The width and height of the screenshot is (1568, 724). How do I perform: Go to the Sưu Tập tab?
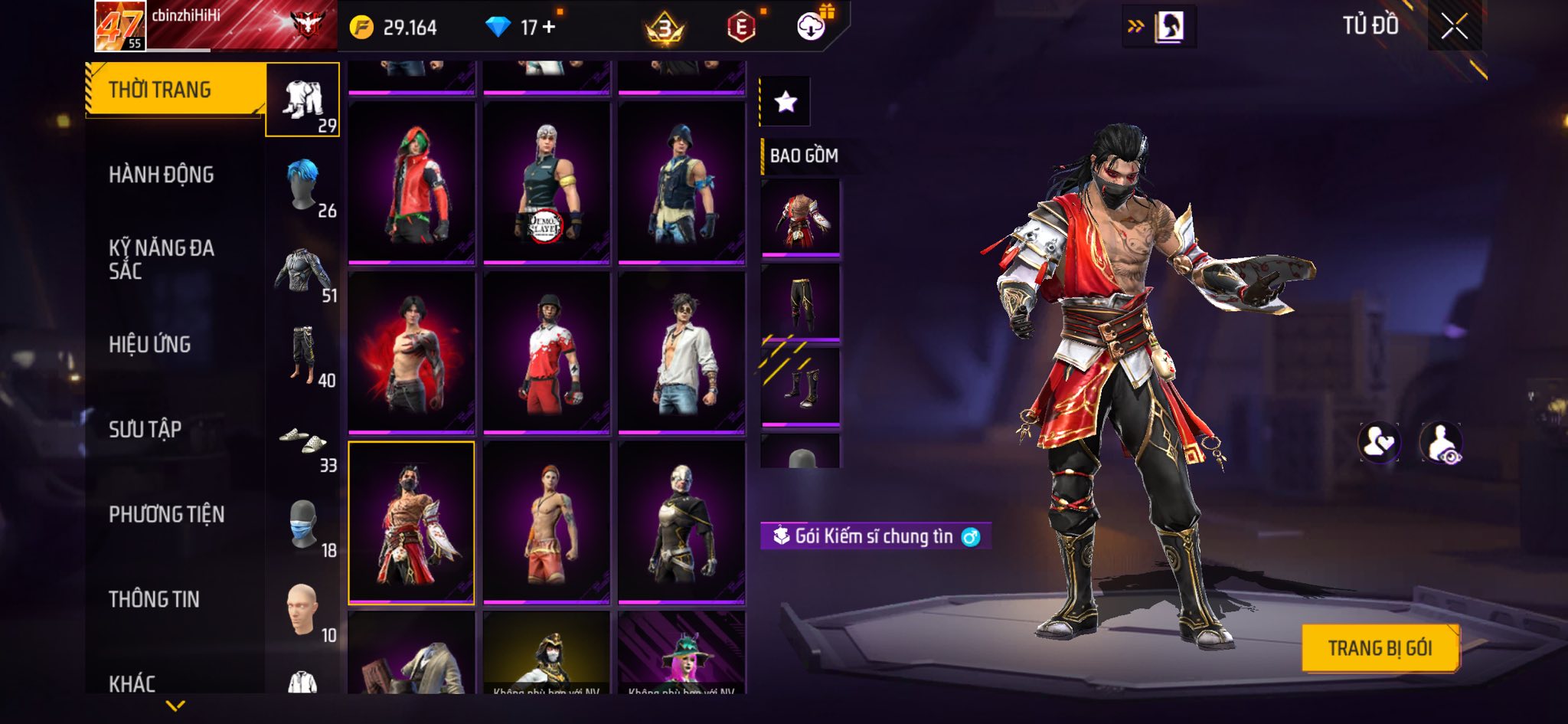coord(145,429)
